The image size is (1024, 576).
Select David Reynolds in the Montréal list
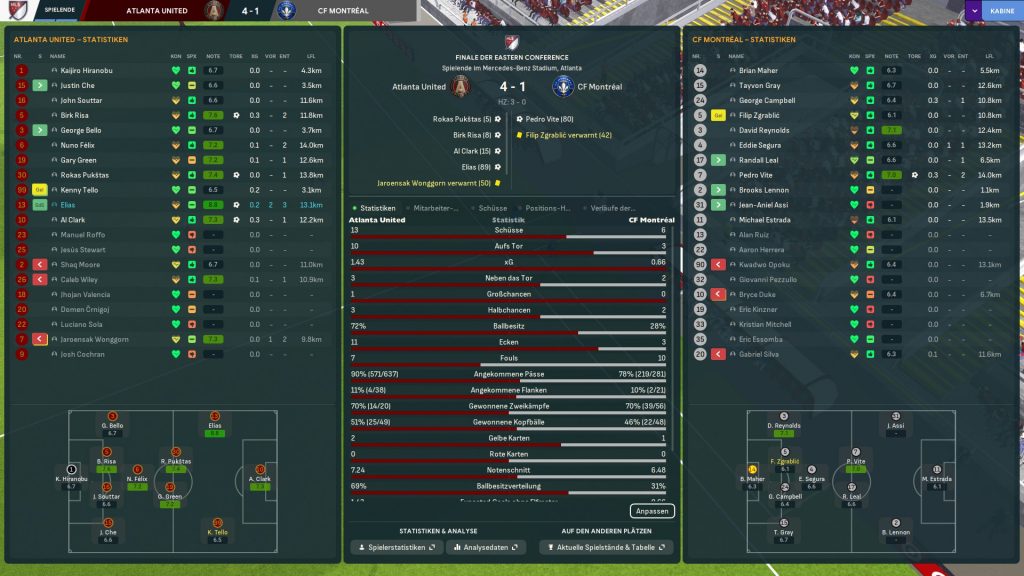[764, 130]
